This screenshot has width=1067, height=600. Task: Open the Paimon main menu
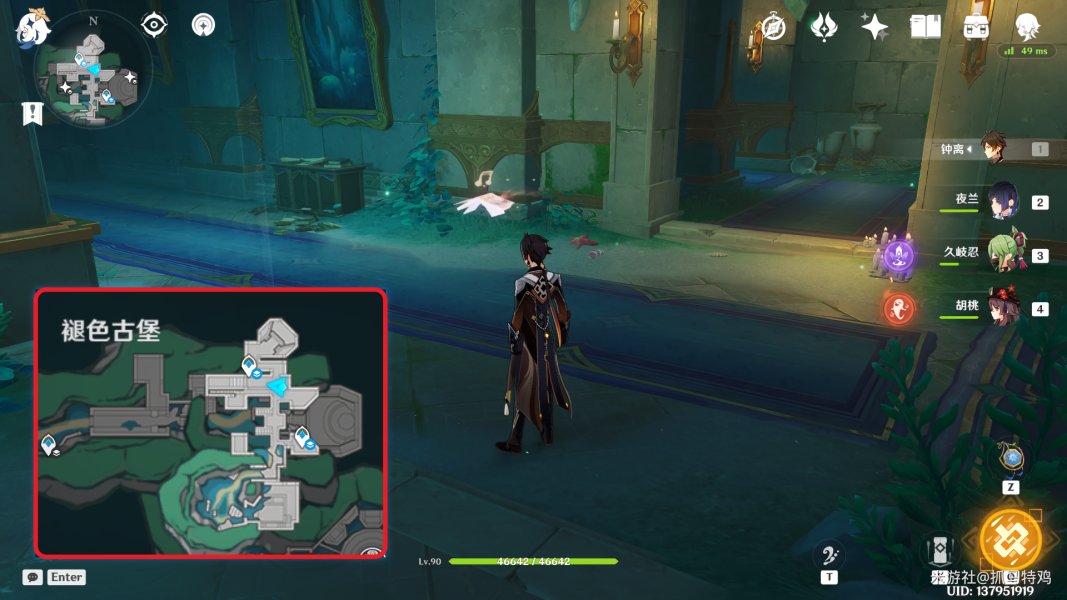[x=32, y=27]
